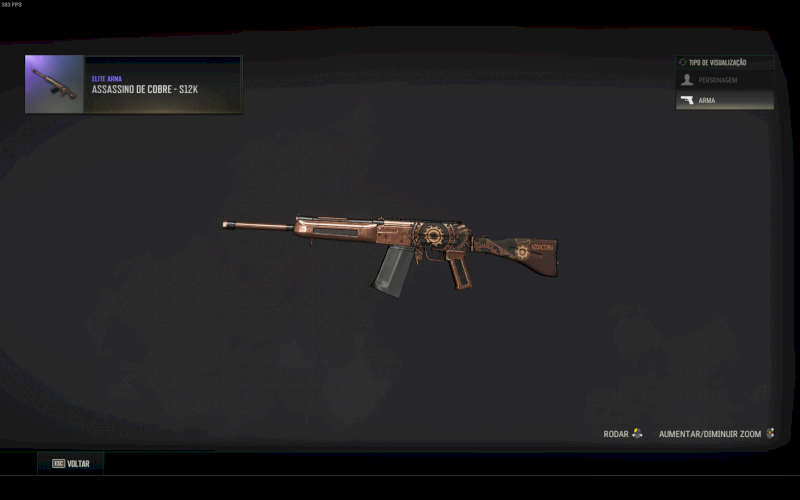Click the Assassino de Cobre S12K thumbnail

[x=55, y=85]
